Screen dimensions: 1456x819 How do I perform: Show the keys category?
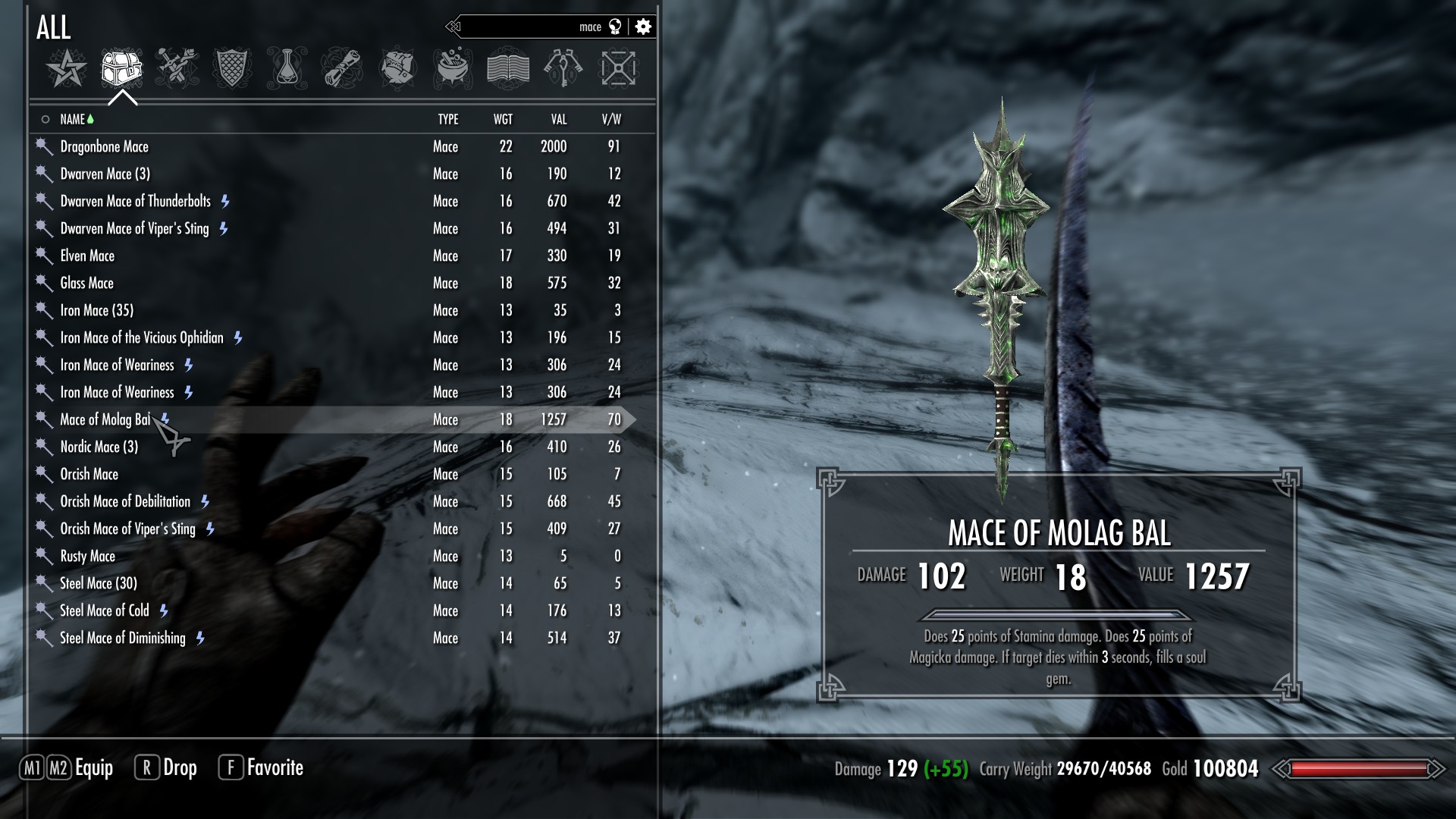point(563,68)
